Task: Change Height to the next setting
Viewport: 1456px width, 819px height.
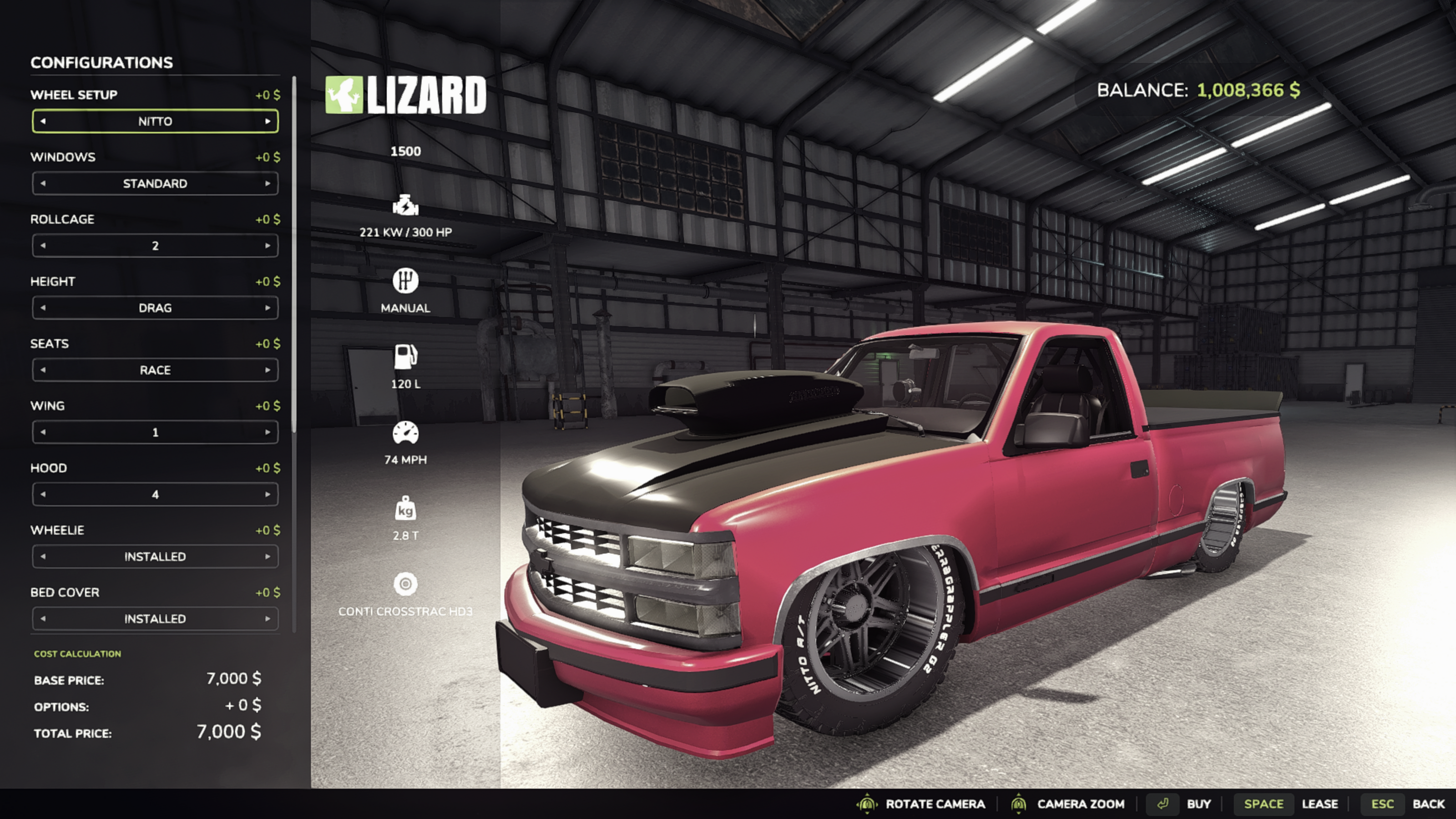Action: point(268,308)
